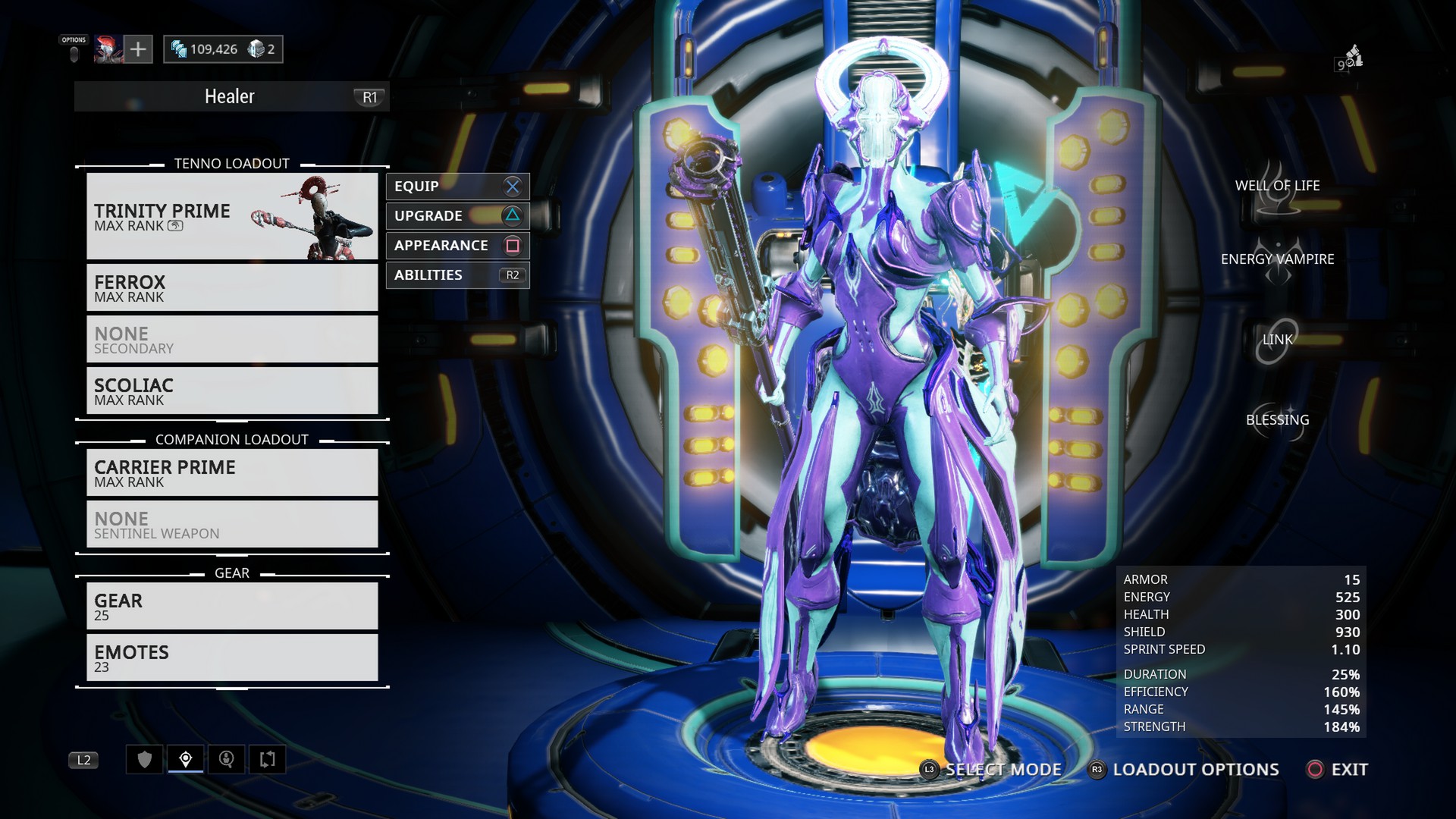The width and height of the screenshot is (1456, 819).
Task: Open the Carrier Prime companion slot
Action: tap(232, 472)
